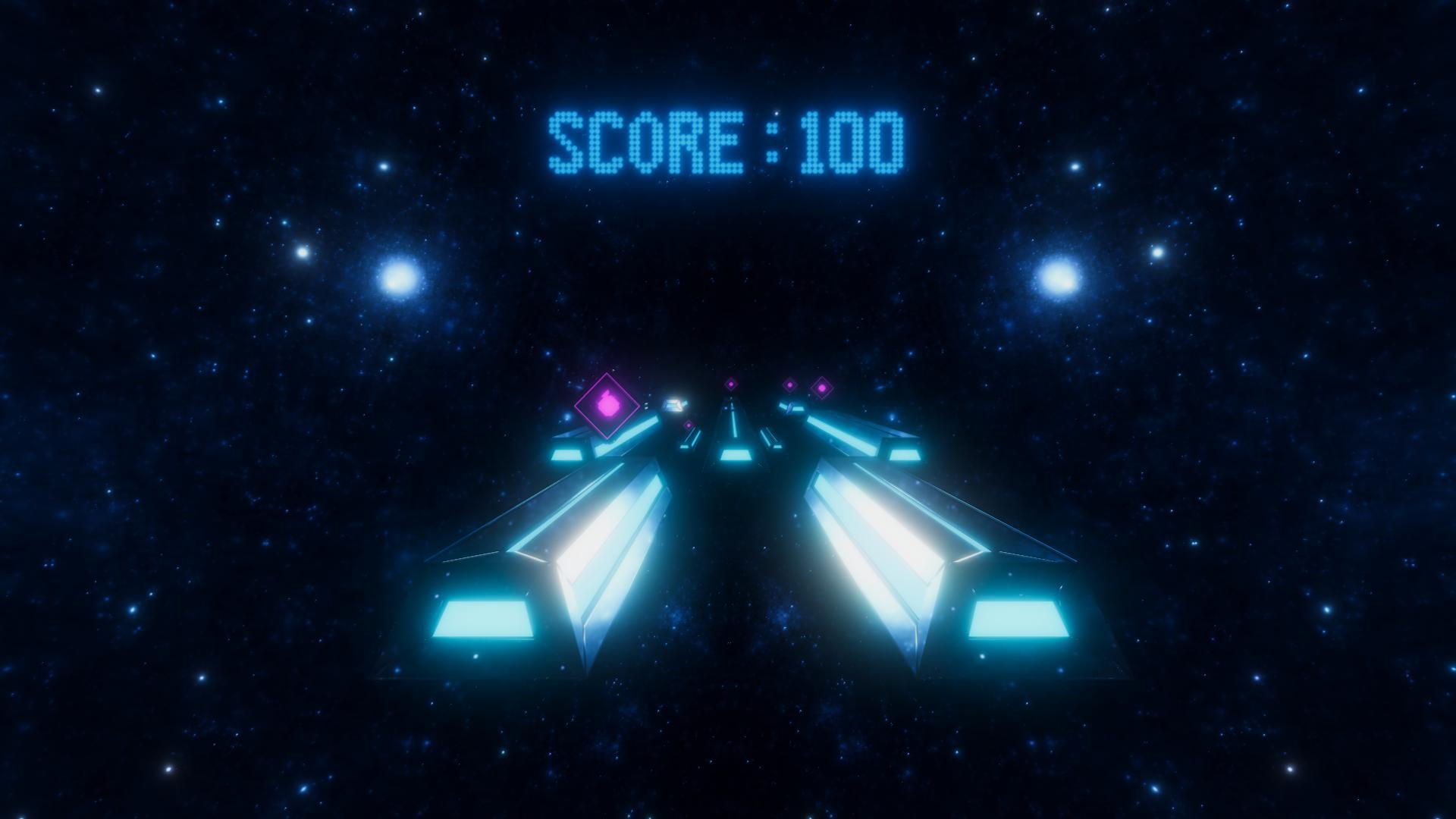Click the small pink gem above the center track
The width and height of the screenshot is (1456, 819).
[731, 384]
